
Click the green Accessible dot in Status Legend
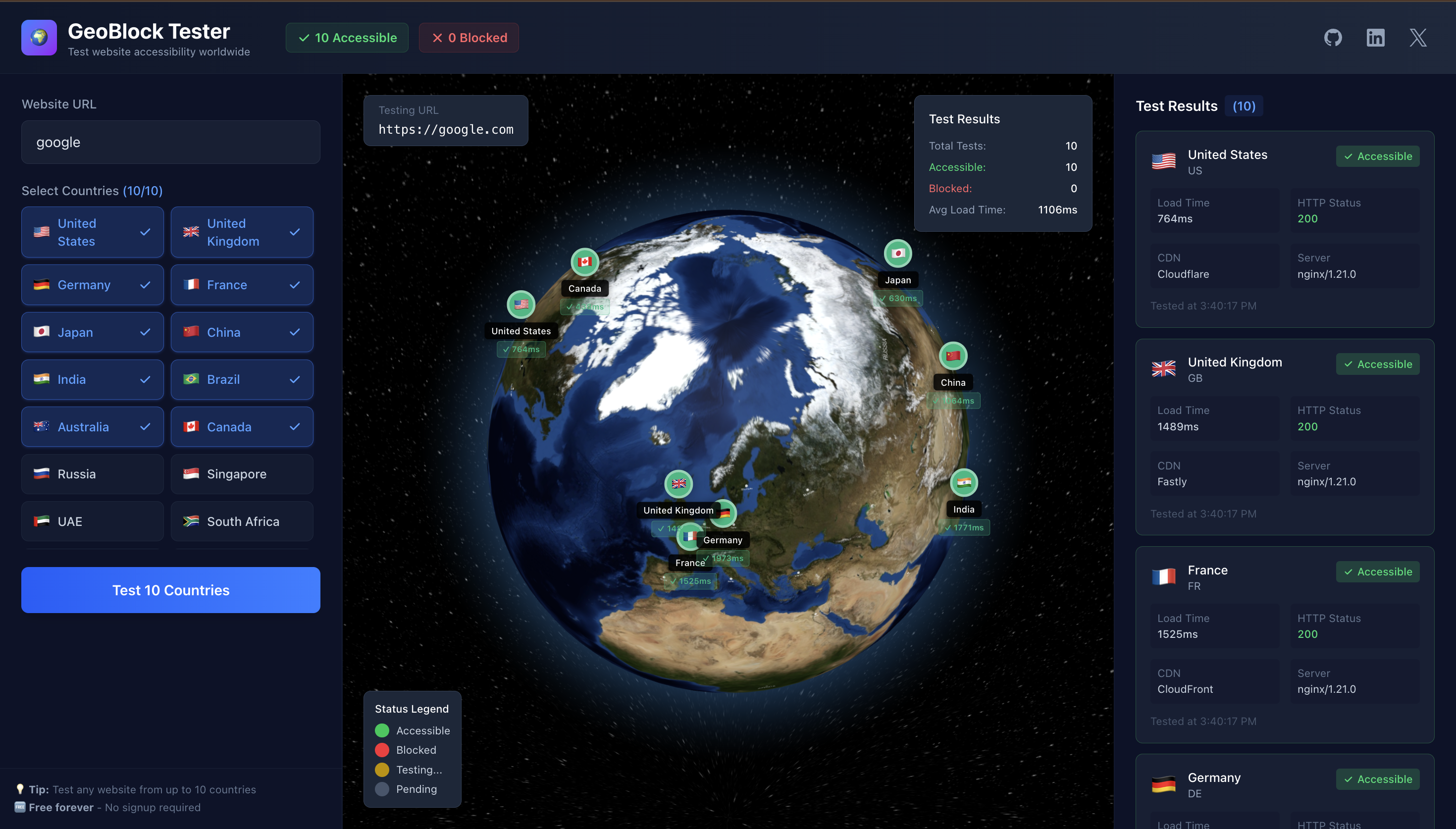382,730
